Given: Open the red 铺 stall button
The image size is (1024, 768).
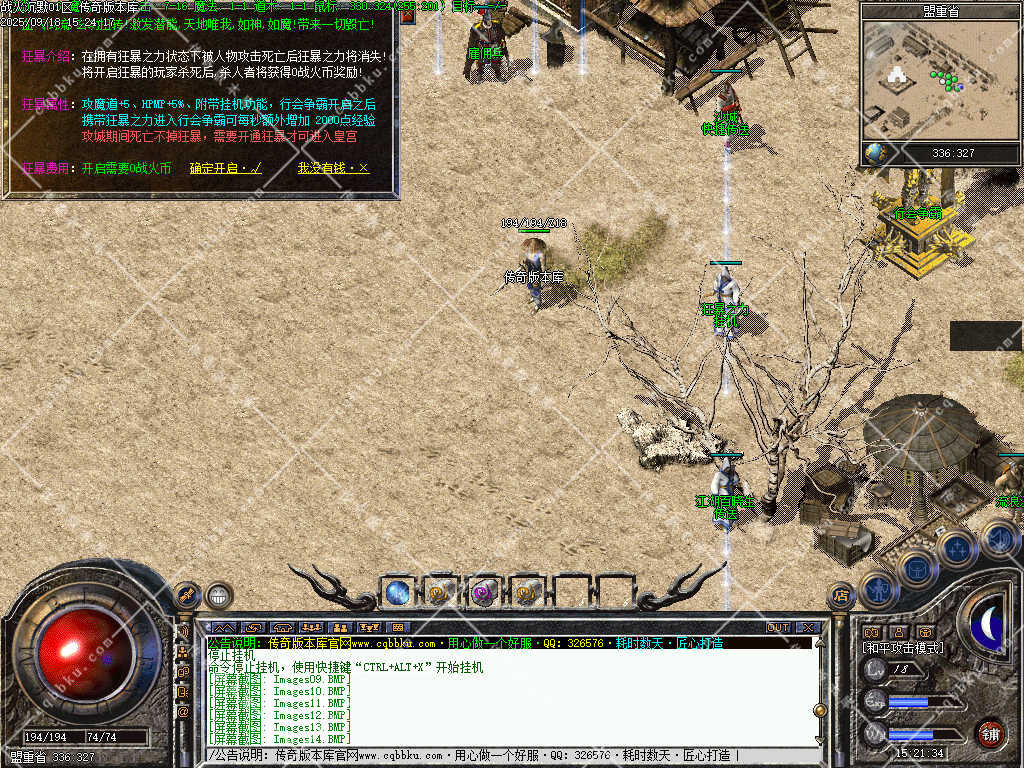Looking at the screenshot, I should click(x=990, y=733).
